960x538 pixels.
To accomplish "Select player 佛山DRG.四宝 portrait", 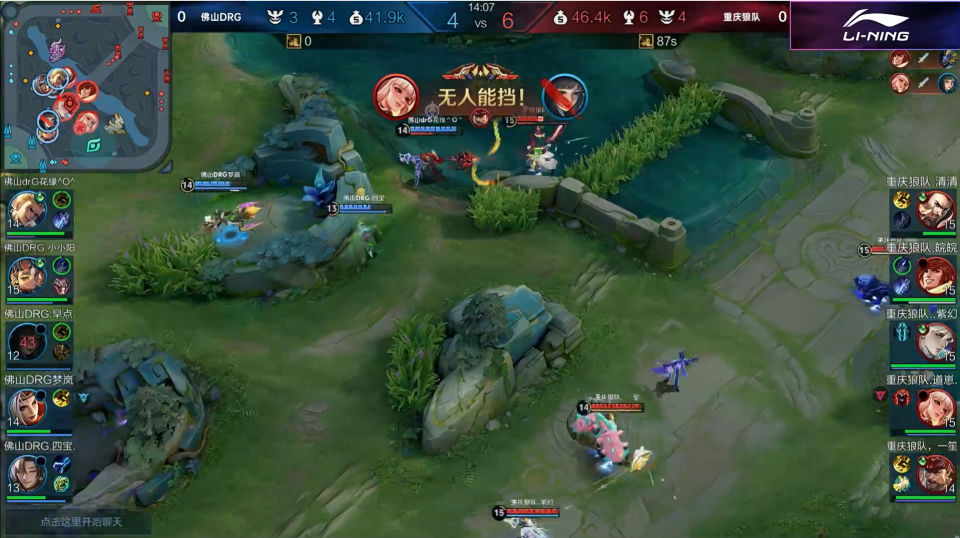I will click(x=26, y=473).
